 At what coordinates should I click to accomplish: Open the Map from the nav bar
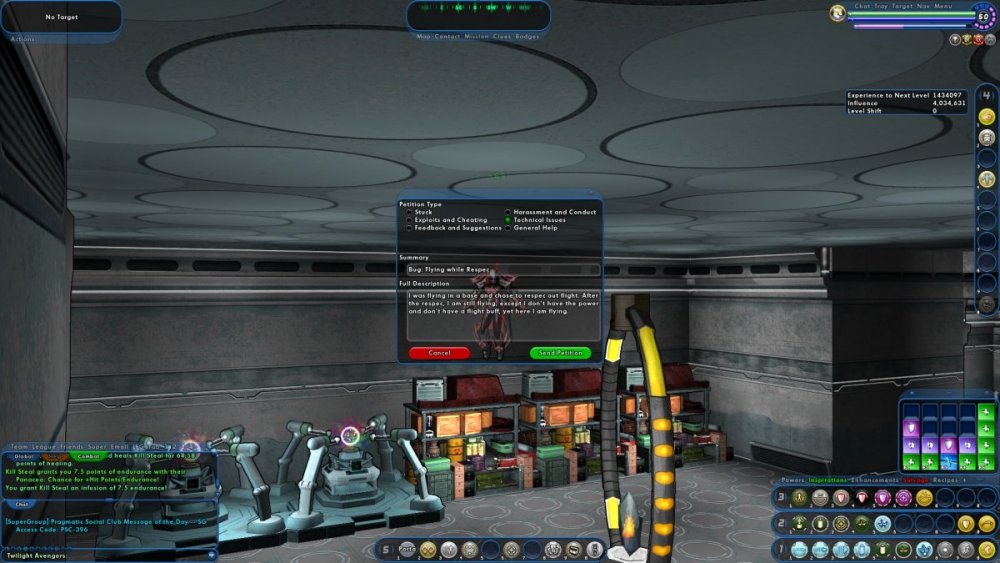pos(424,36)
